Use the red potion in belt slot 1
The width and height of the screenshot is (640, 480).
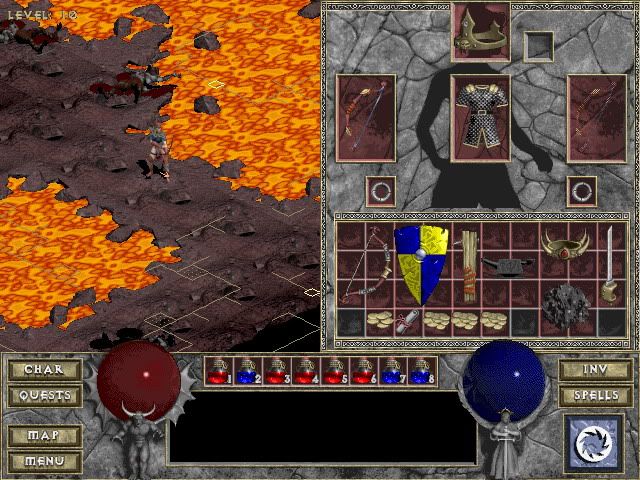[x=218, y=371]
